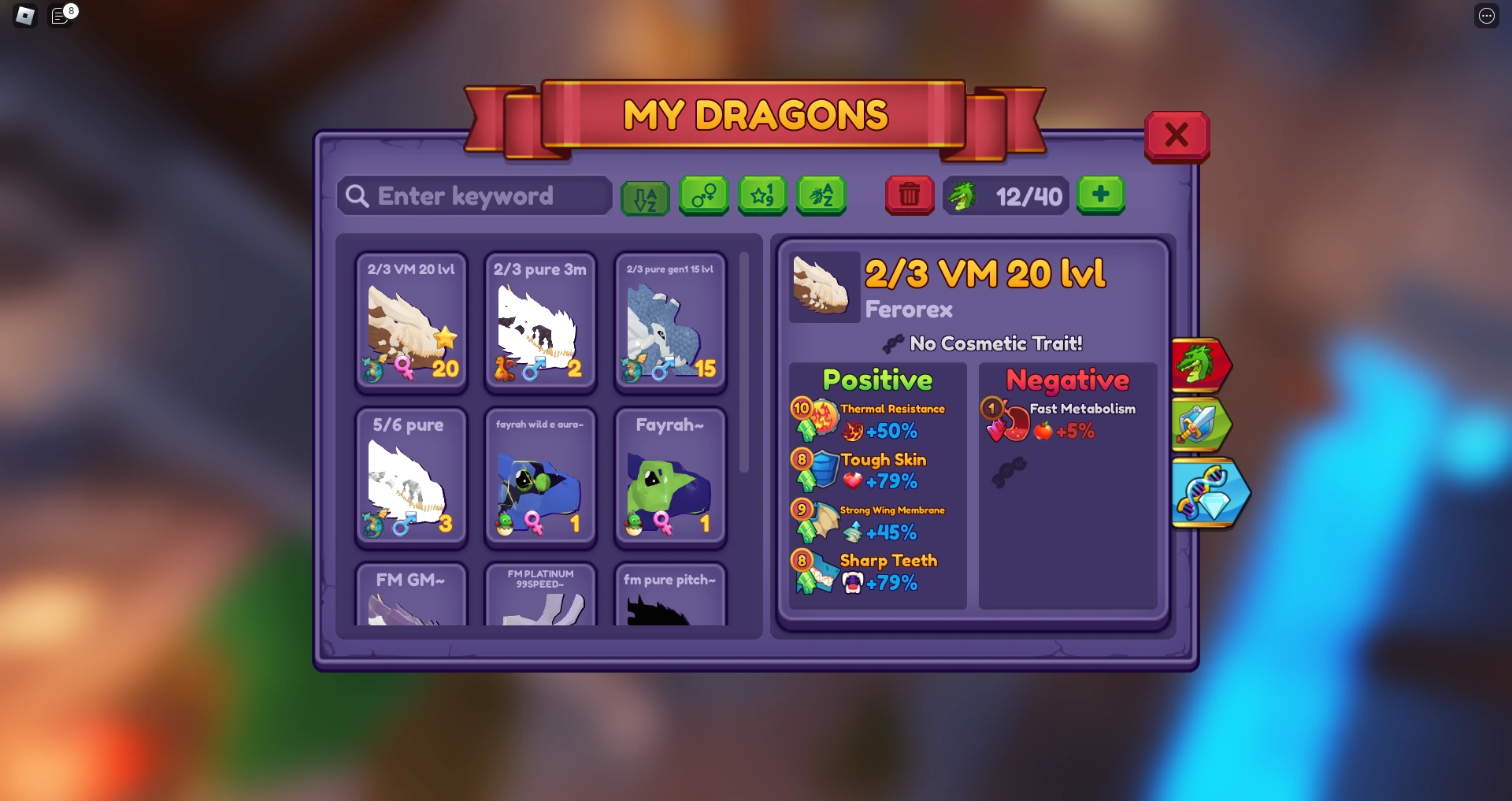This screenshot has height=801, width=1512.
Task: Select the Sharp Teeth trait icon
Action: (821, 572)
